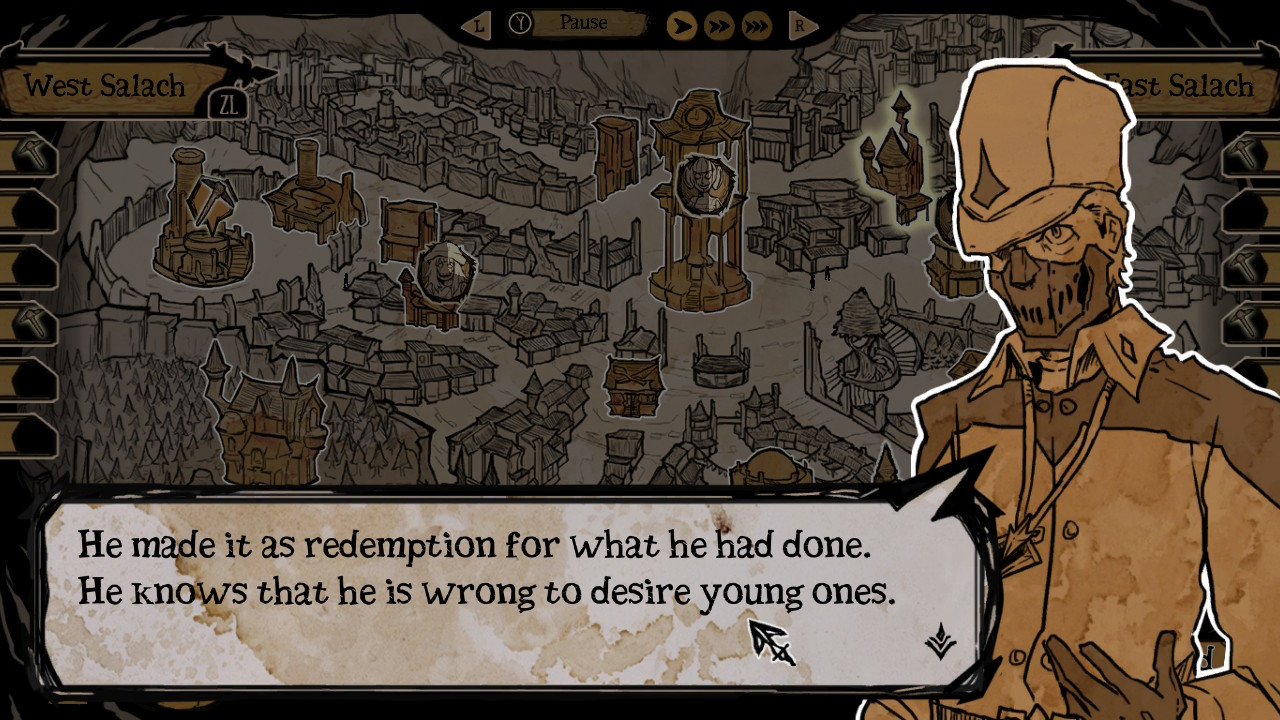Select the clock tower with portrait

[700, 200]
